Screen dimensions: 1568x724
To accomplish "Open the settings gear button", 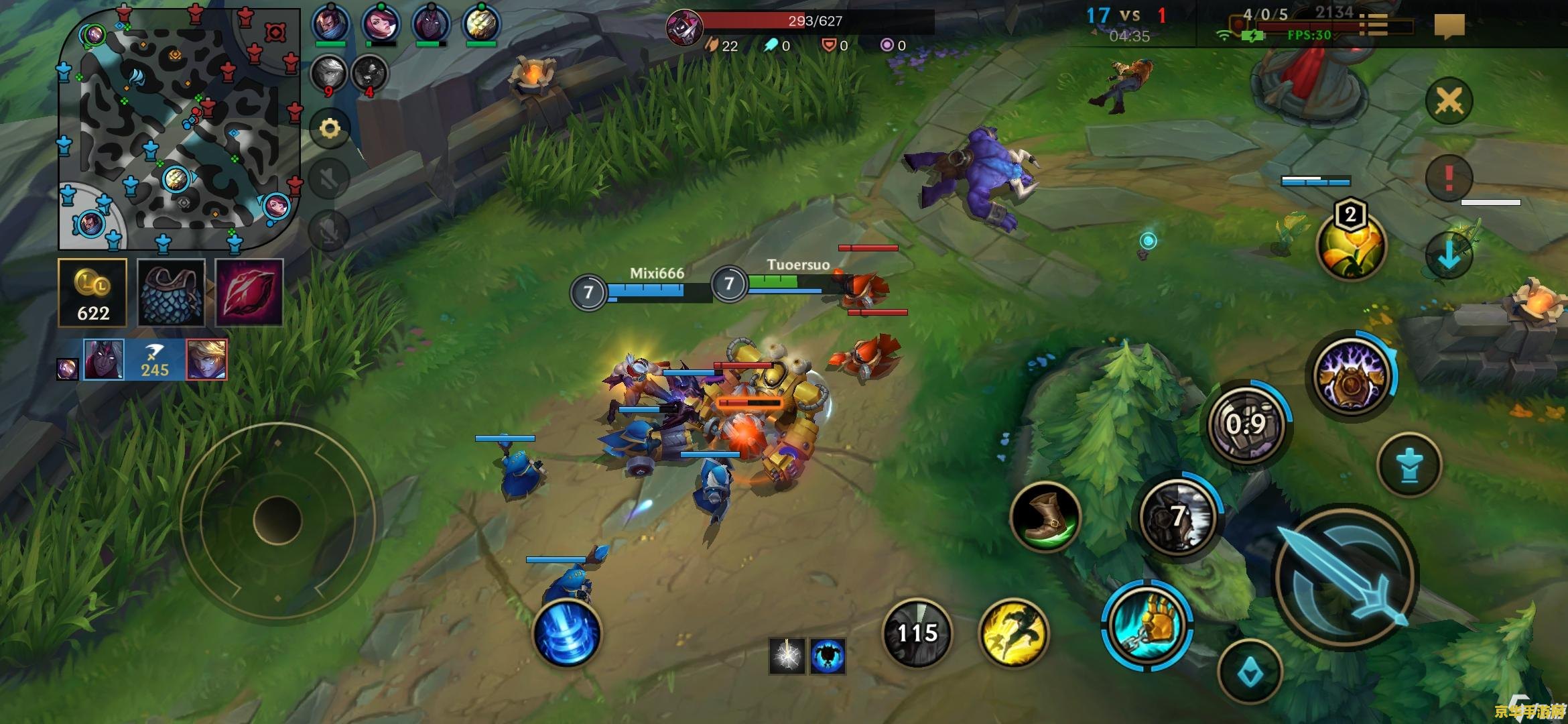I will (330, 128).
